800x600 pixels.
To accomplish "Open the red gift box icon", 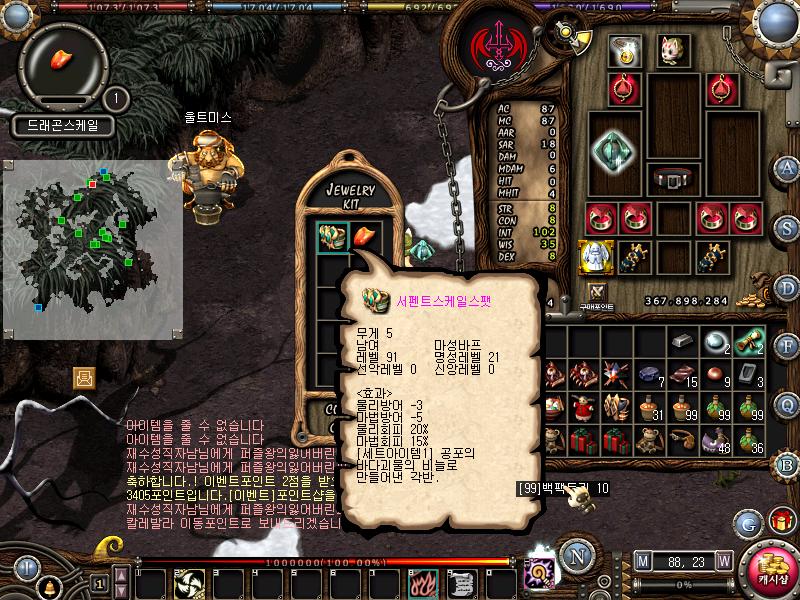I will (x=779, y=521).
